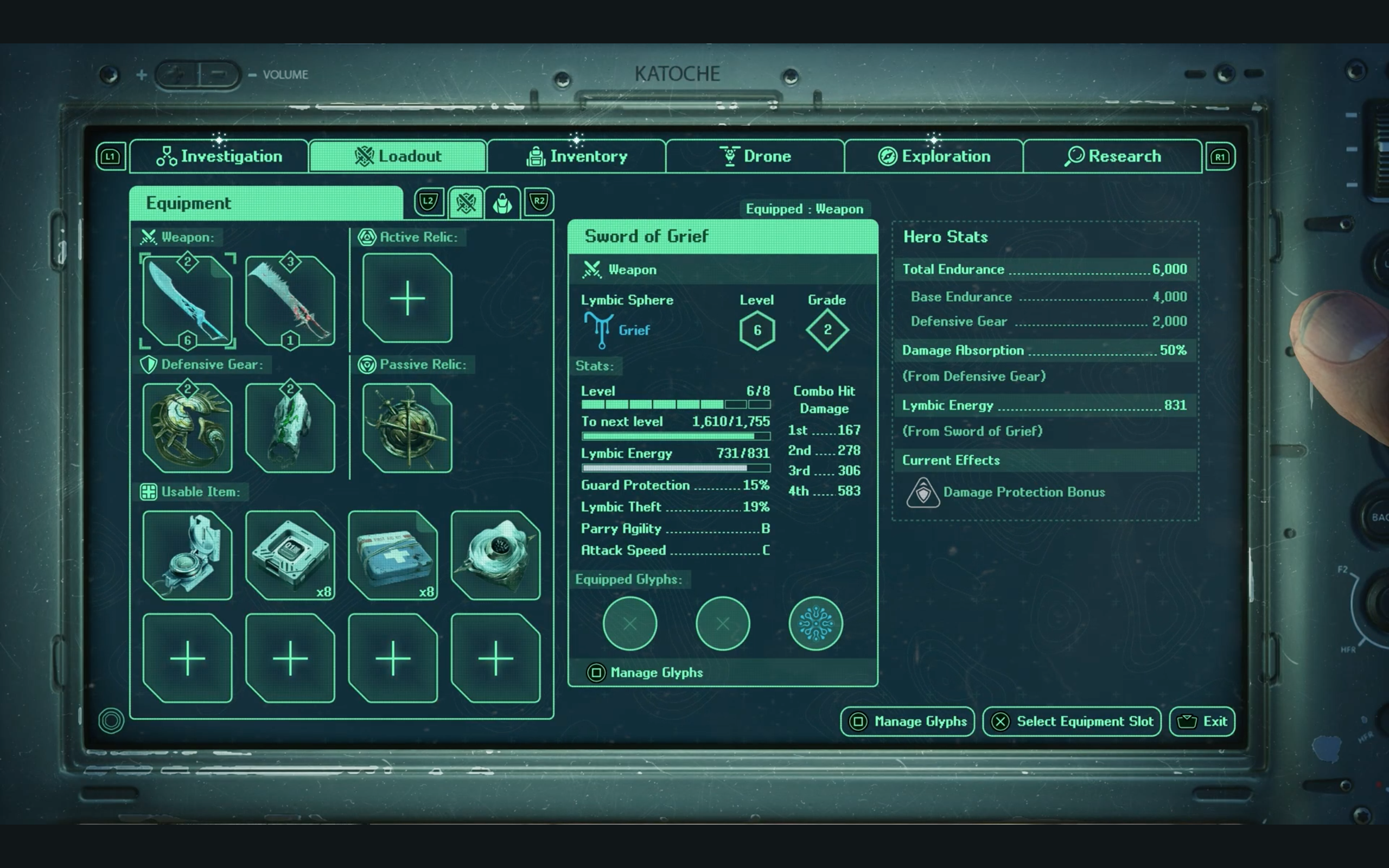Viewport: 1389px width, 868px height.
Task: Select the round Passive Relic slot
Action: 407,427
